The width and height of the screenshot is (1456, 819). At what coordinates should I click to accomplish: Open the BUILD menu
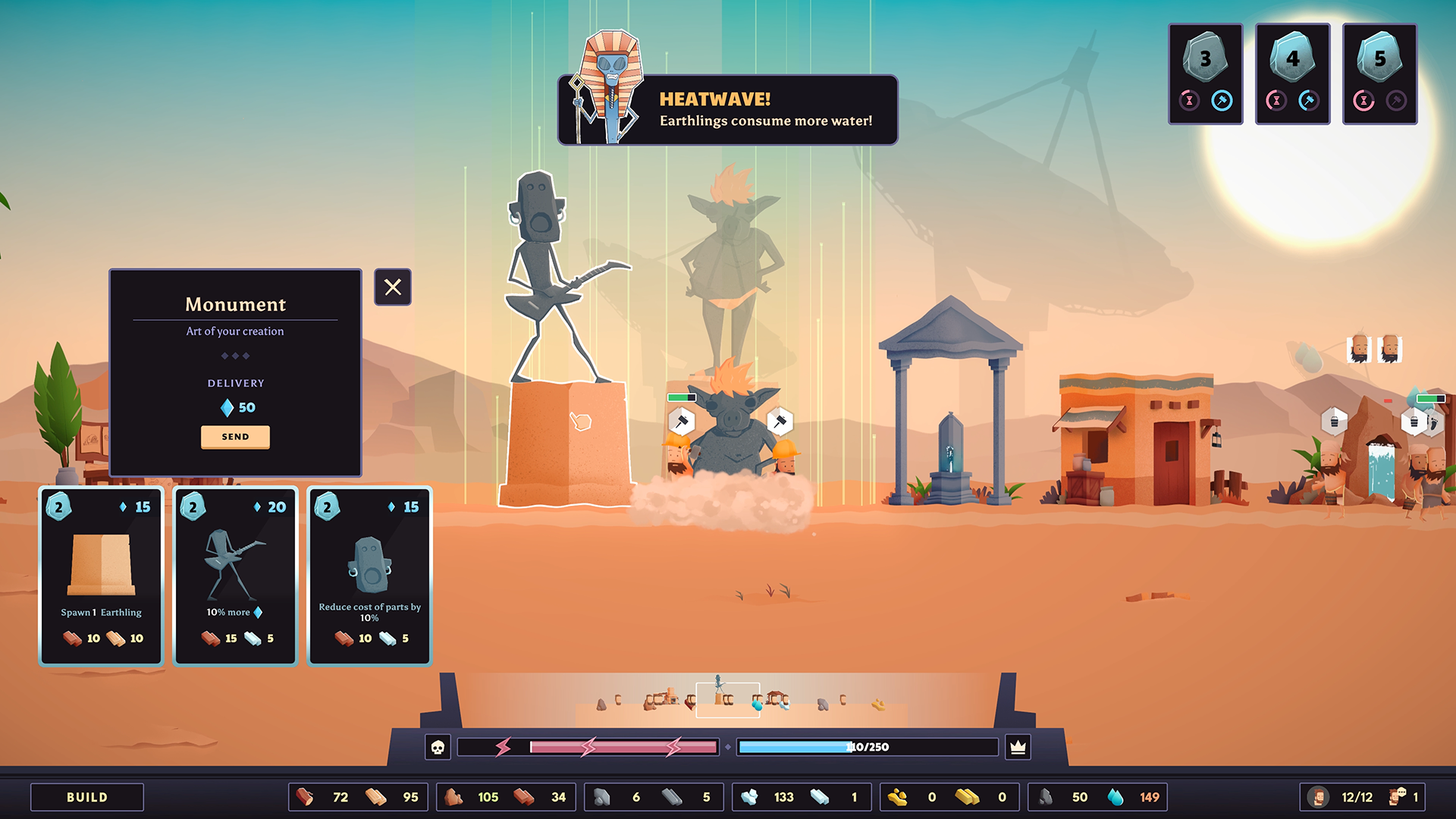coord(87,797)
